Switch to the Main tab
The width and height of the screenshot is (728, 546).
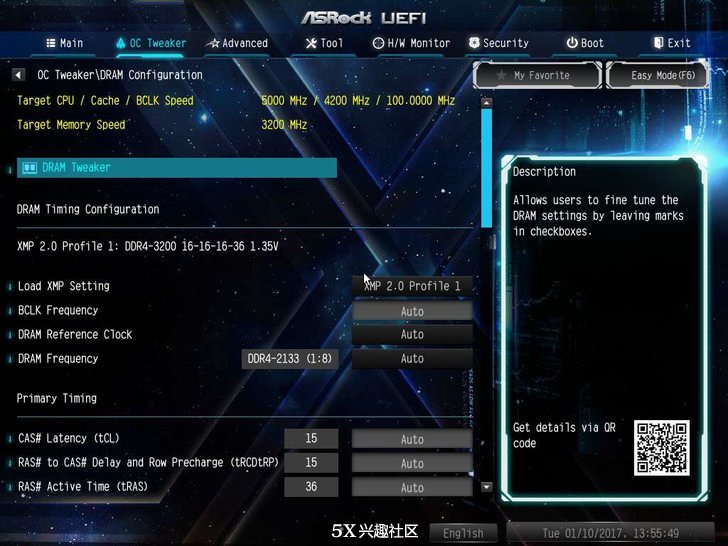tap(64, 43)
